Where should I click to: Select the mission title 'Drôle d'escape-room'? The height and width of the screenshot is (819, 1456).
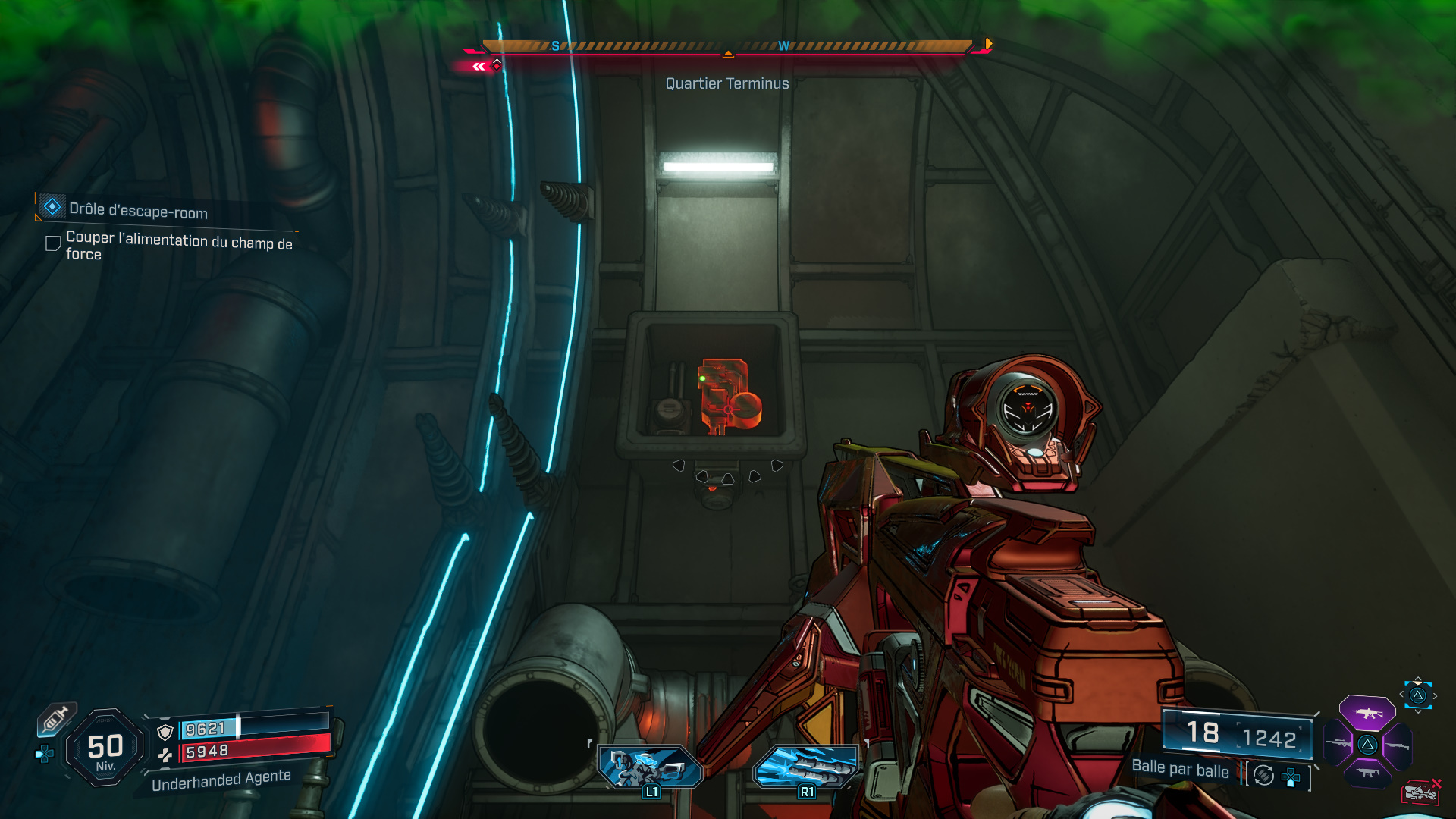pos(136,212)
